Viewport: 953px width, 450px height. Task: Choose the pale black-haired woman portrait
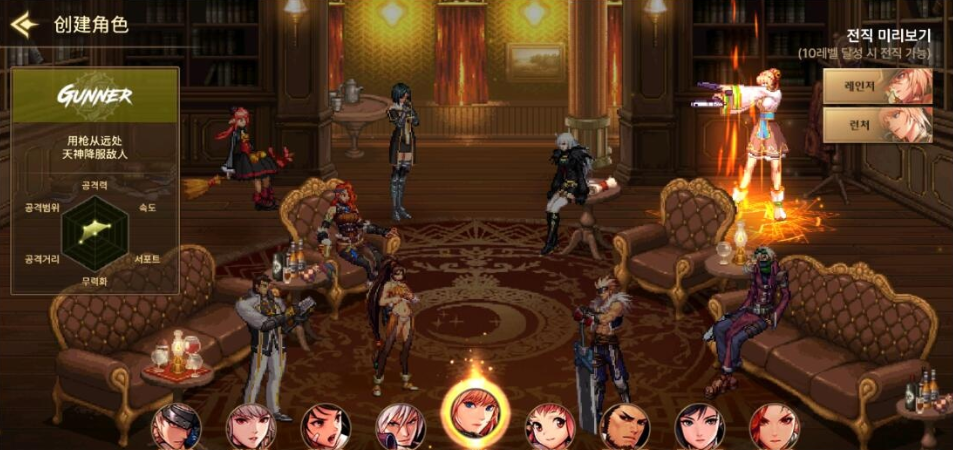coord(700,428)
